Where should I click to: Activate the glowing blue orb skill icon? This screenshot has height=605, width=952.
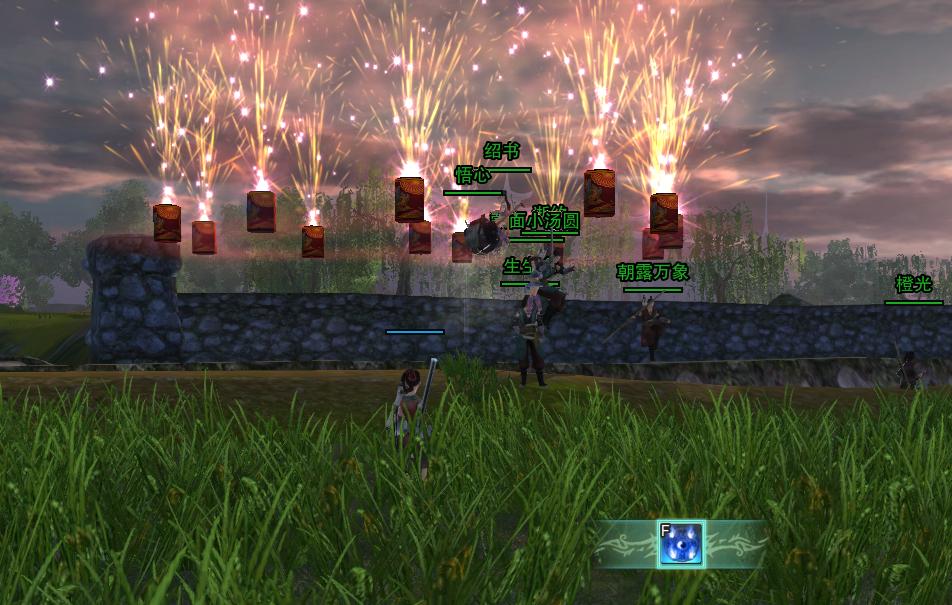[x=681, y=544]
